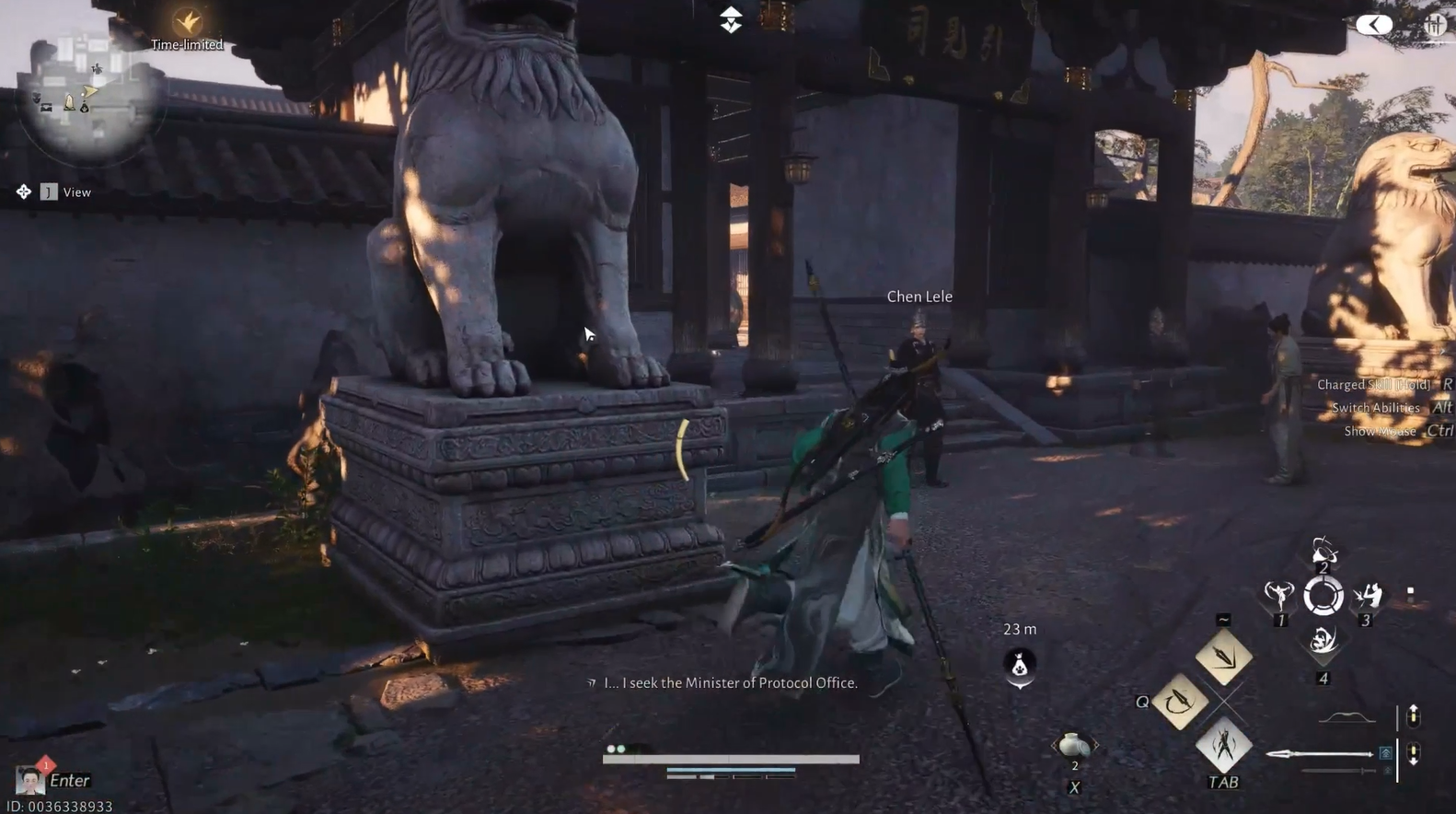Click the segmented ring at skill wheel center

(x=1323, y=597)
